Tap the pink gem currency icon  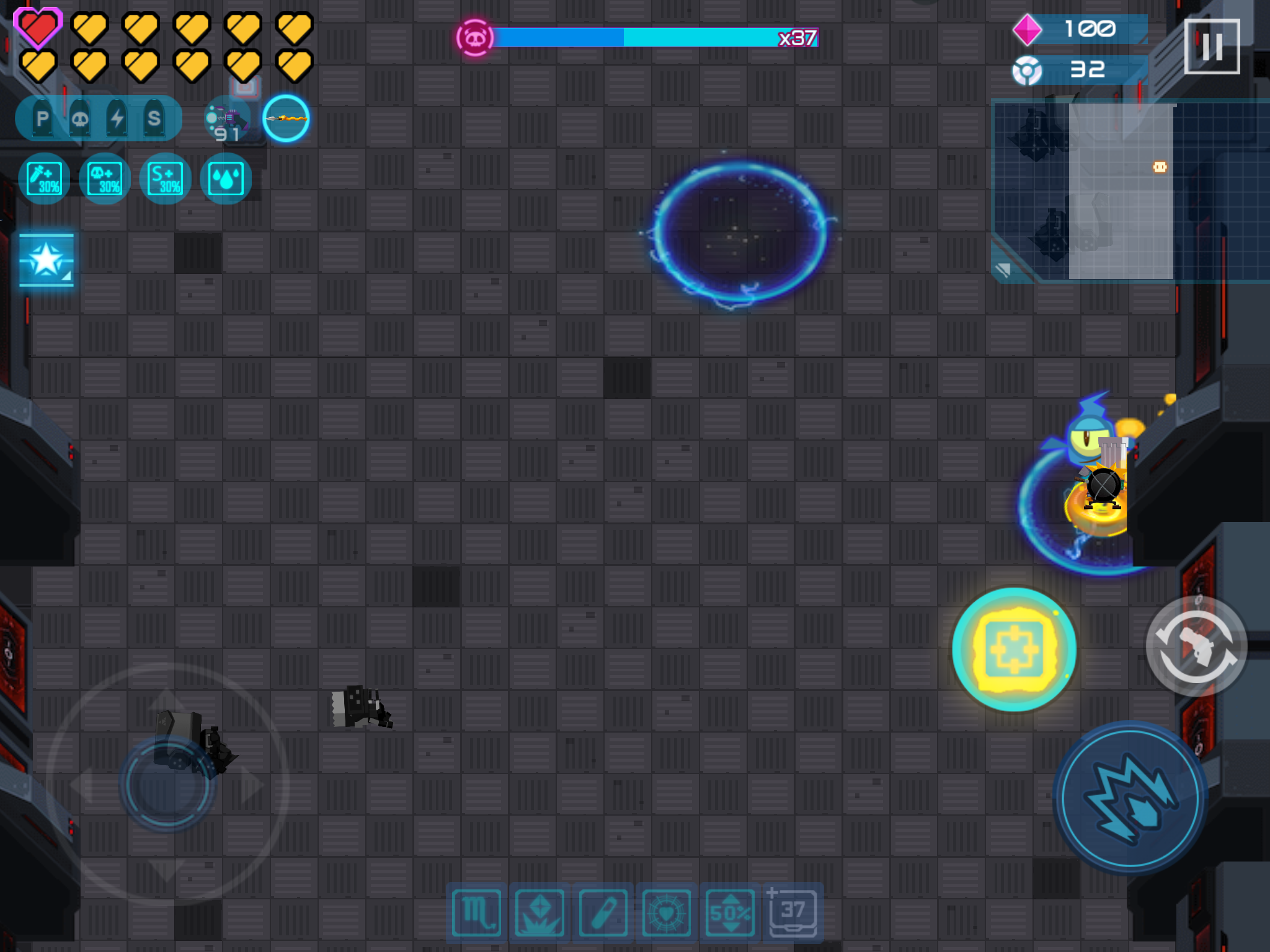(x=1028, y=29)
